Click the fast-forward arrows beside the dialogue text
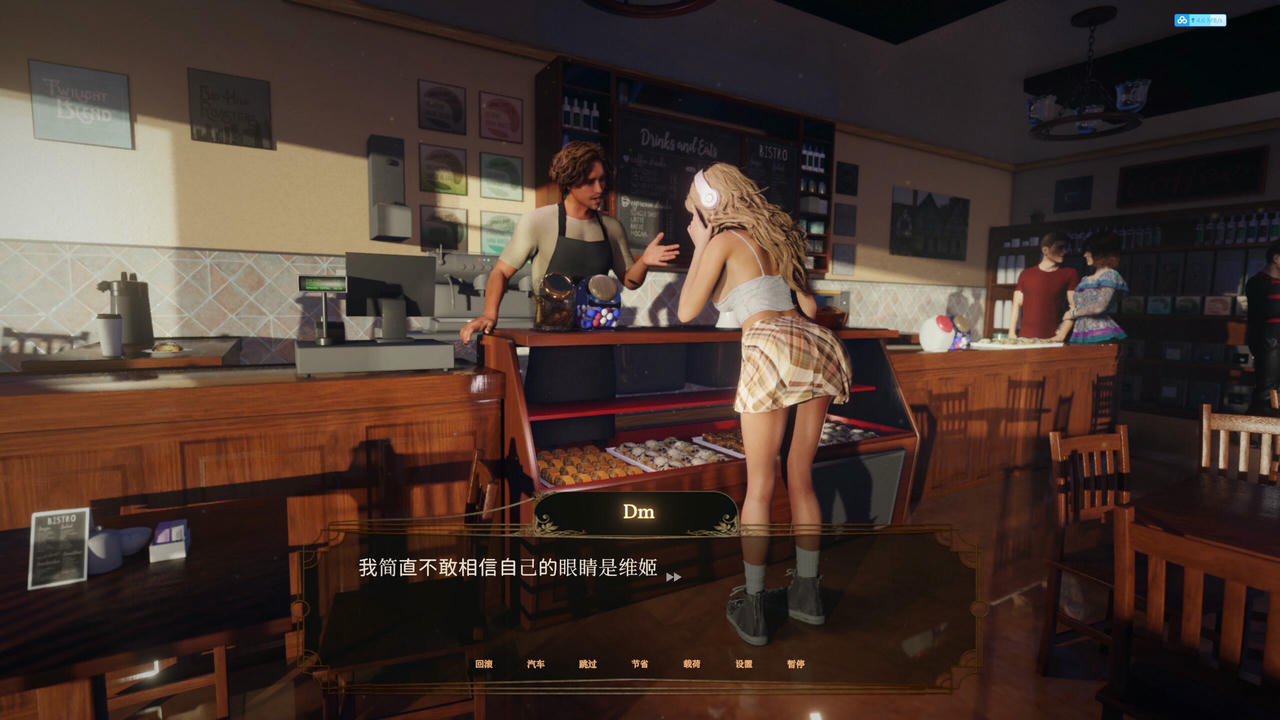 point(676,577)
